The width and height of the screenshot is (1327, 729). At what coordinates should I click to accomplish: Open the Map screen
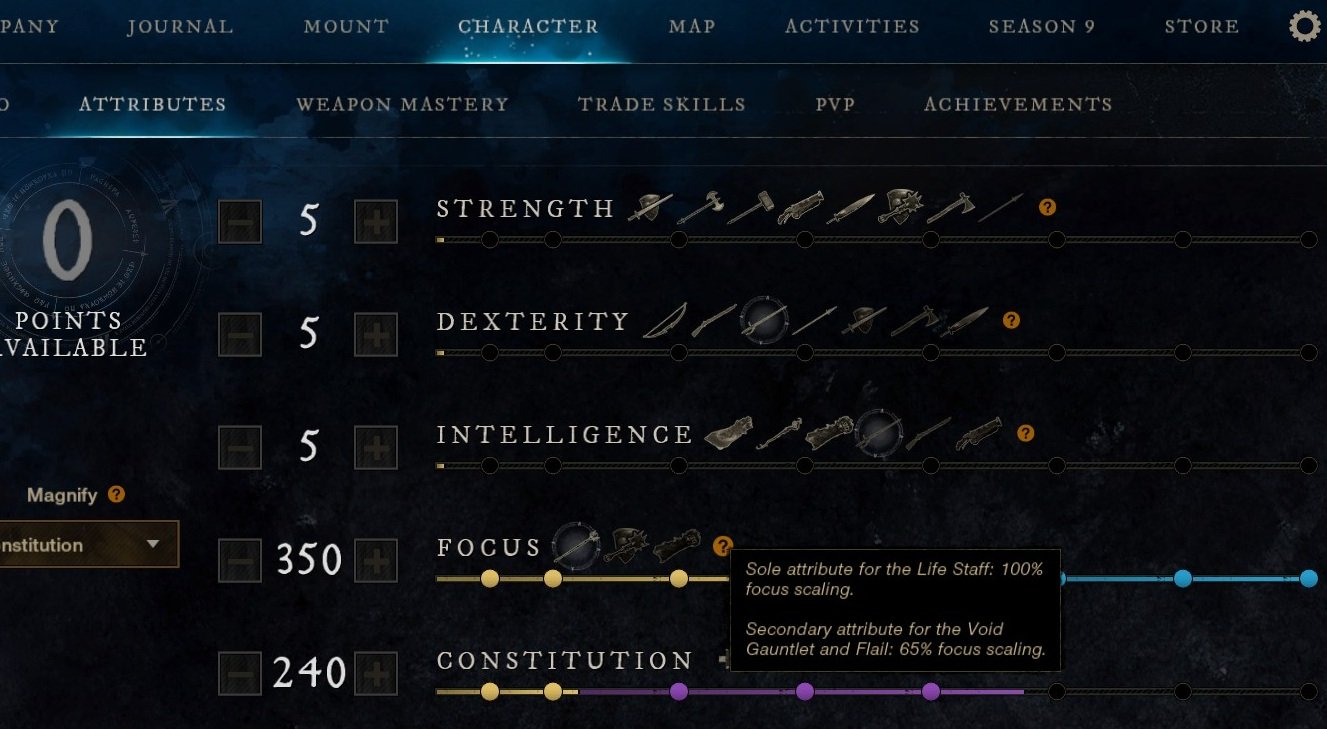click(692, 27)
